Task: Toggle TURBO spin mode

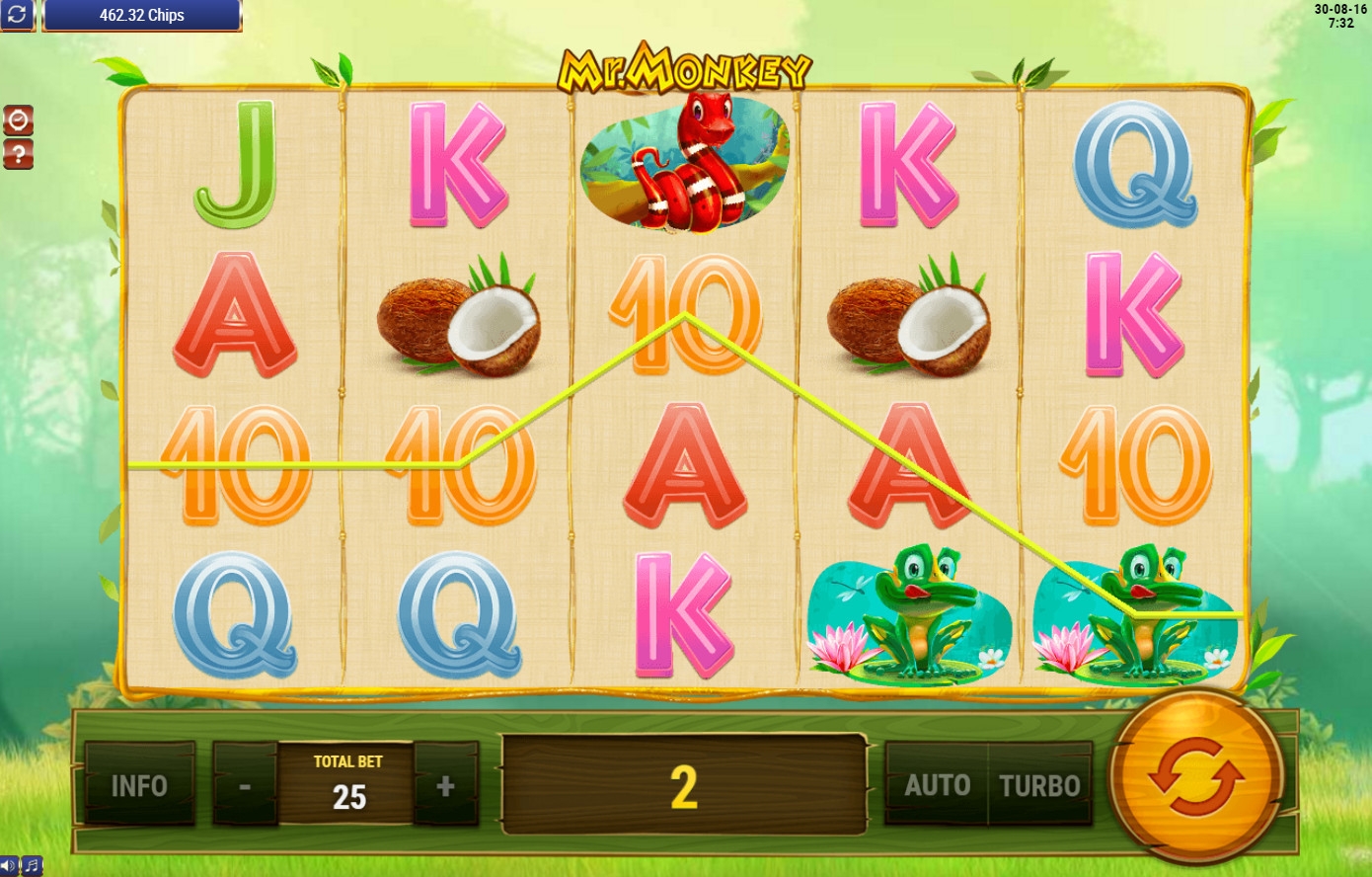Action: (1040, 785)
